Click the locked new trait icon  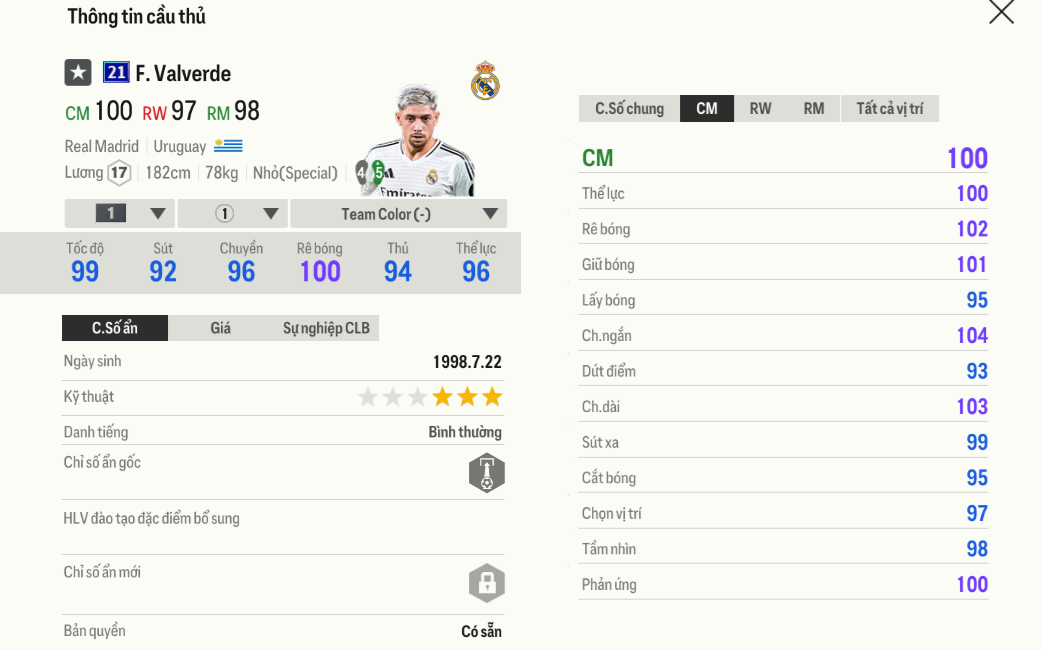487,583
